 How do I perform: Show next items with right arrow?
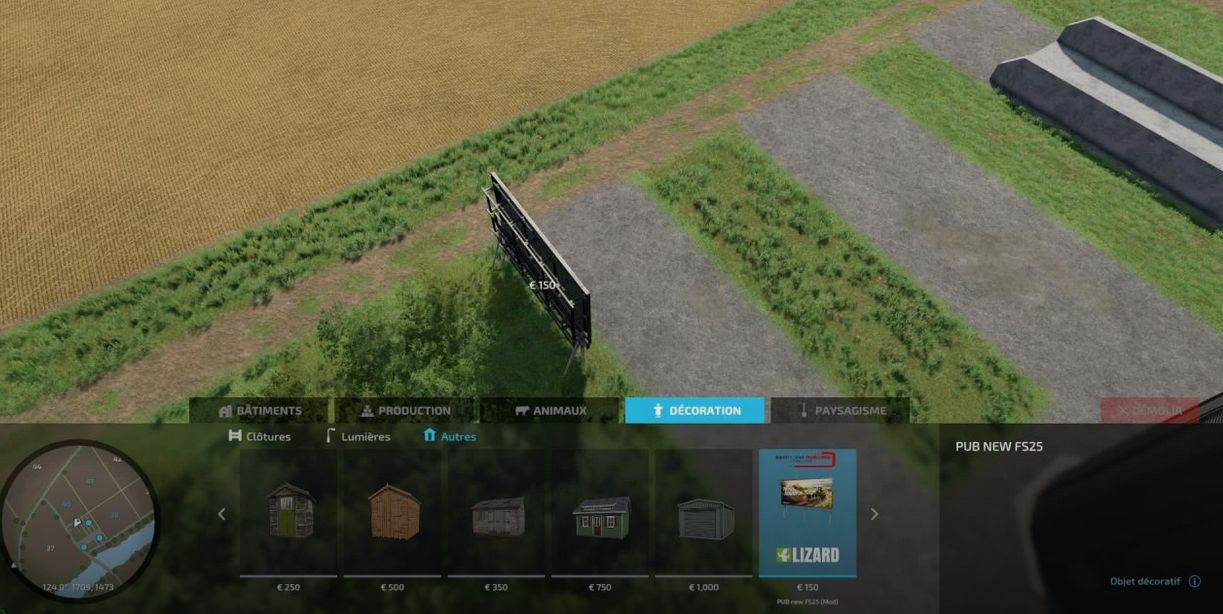(874, 514)
